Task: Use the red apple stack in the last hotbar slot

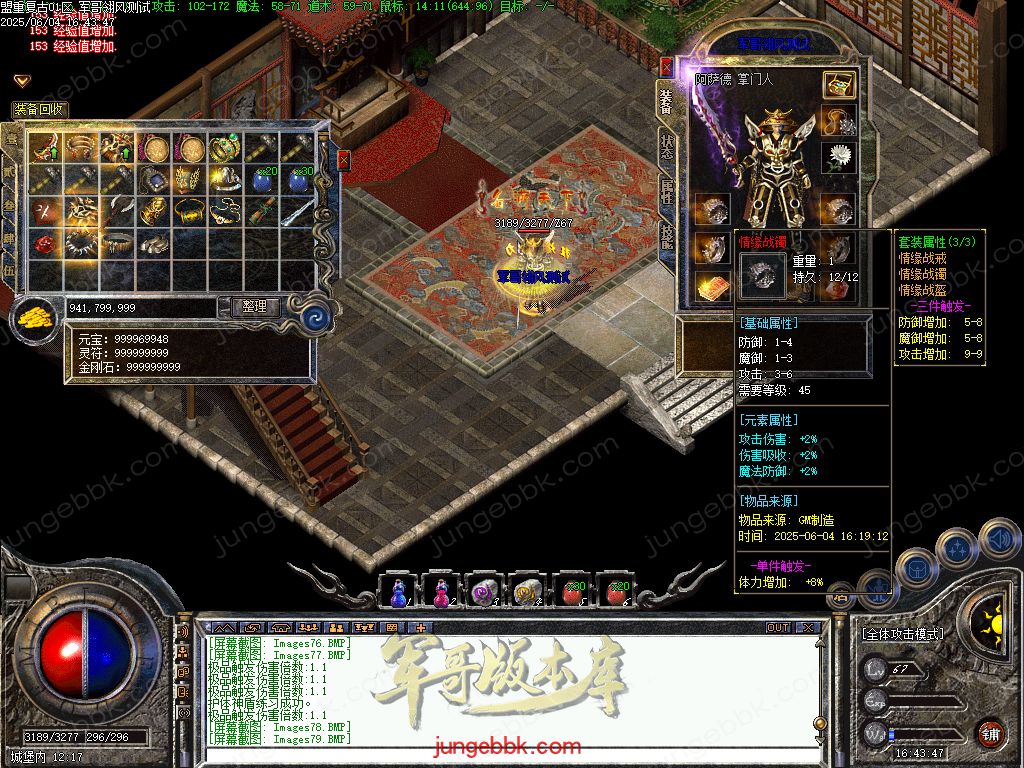Action: pyautogui.click(x=617, y=592)
